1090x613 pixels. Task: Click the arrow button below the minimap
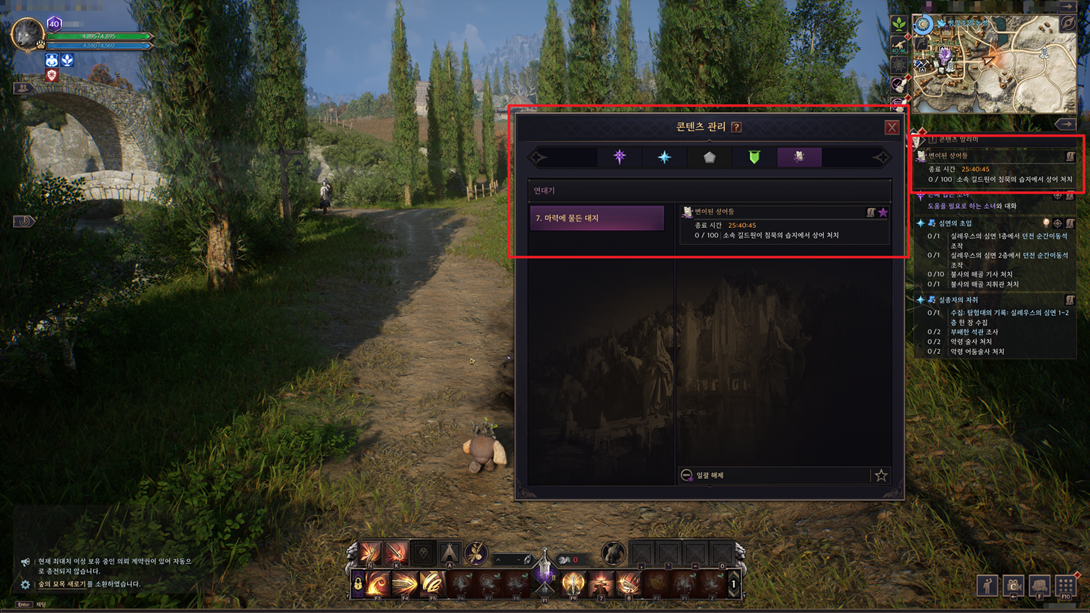(x=1065, y=124)
